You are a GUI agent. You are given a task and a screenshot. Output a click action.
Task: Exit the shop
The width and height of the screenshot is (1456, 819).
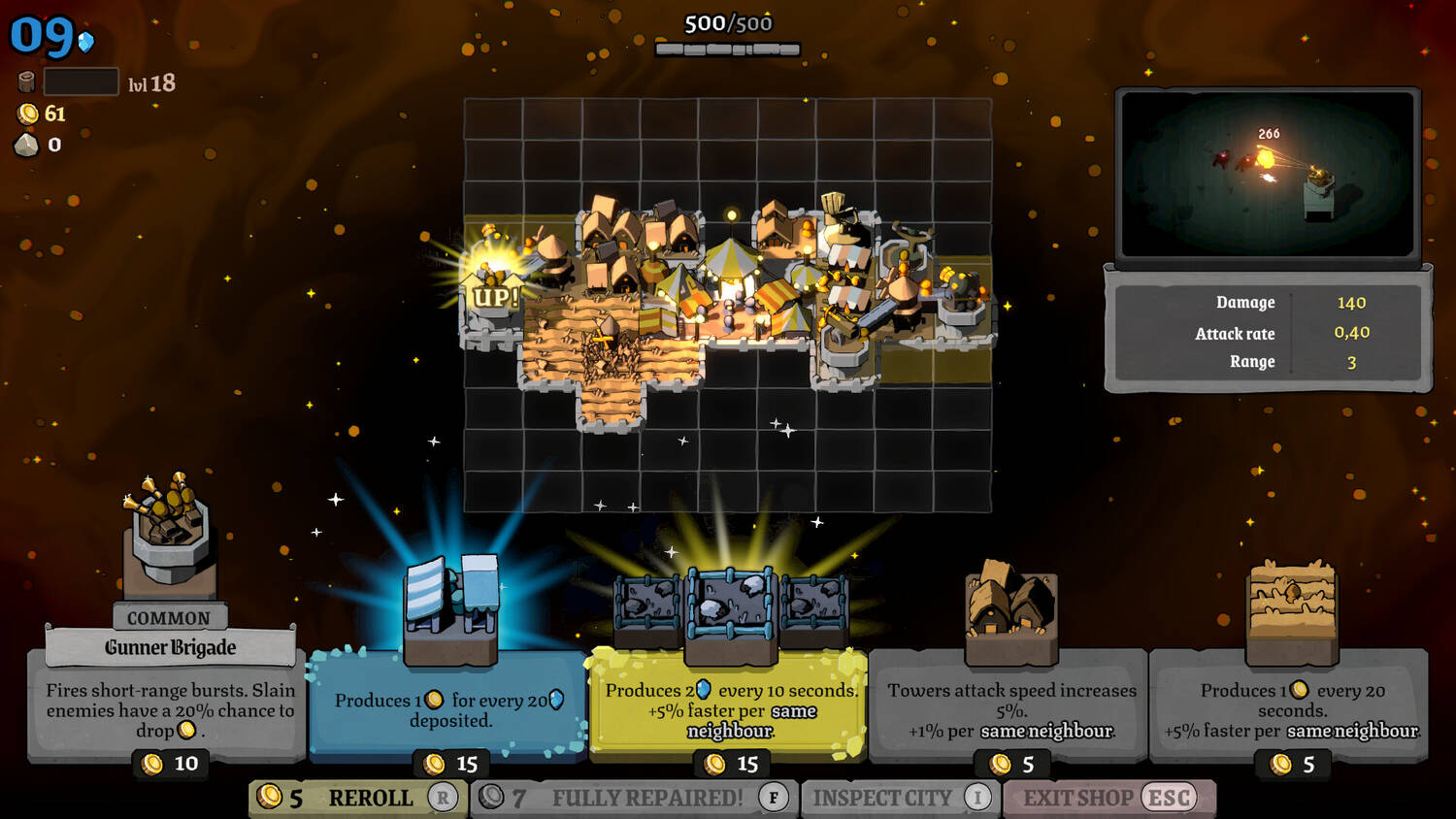pyautogui.click(x=1109, y=798)
